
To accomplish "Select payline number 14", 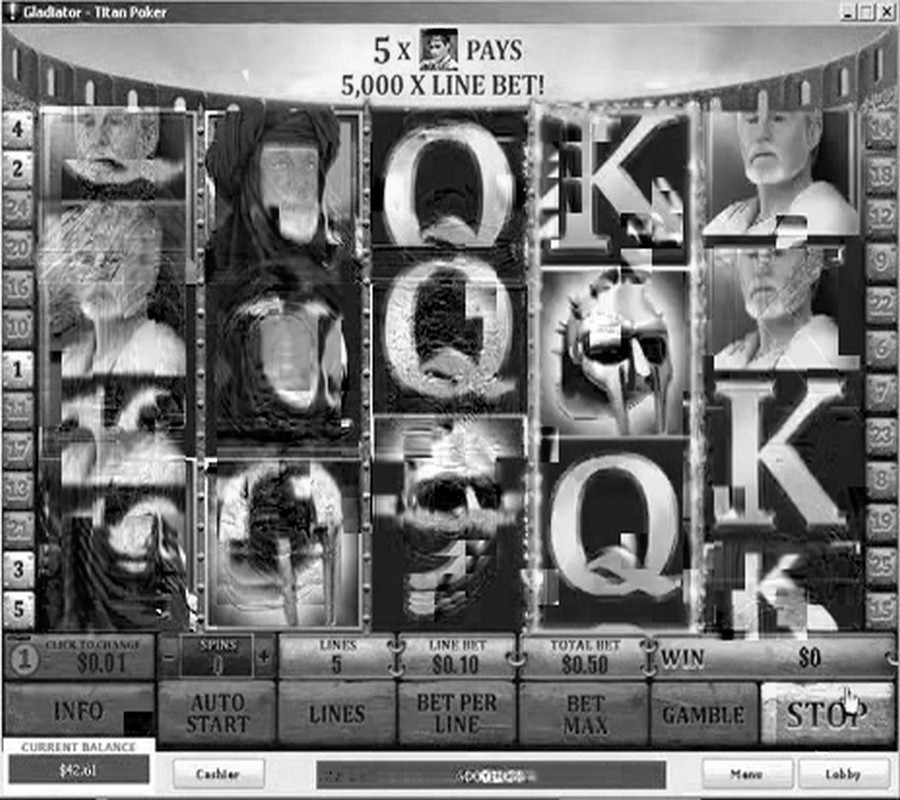I will point(881,129).
